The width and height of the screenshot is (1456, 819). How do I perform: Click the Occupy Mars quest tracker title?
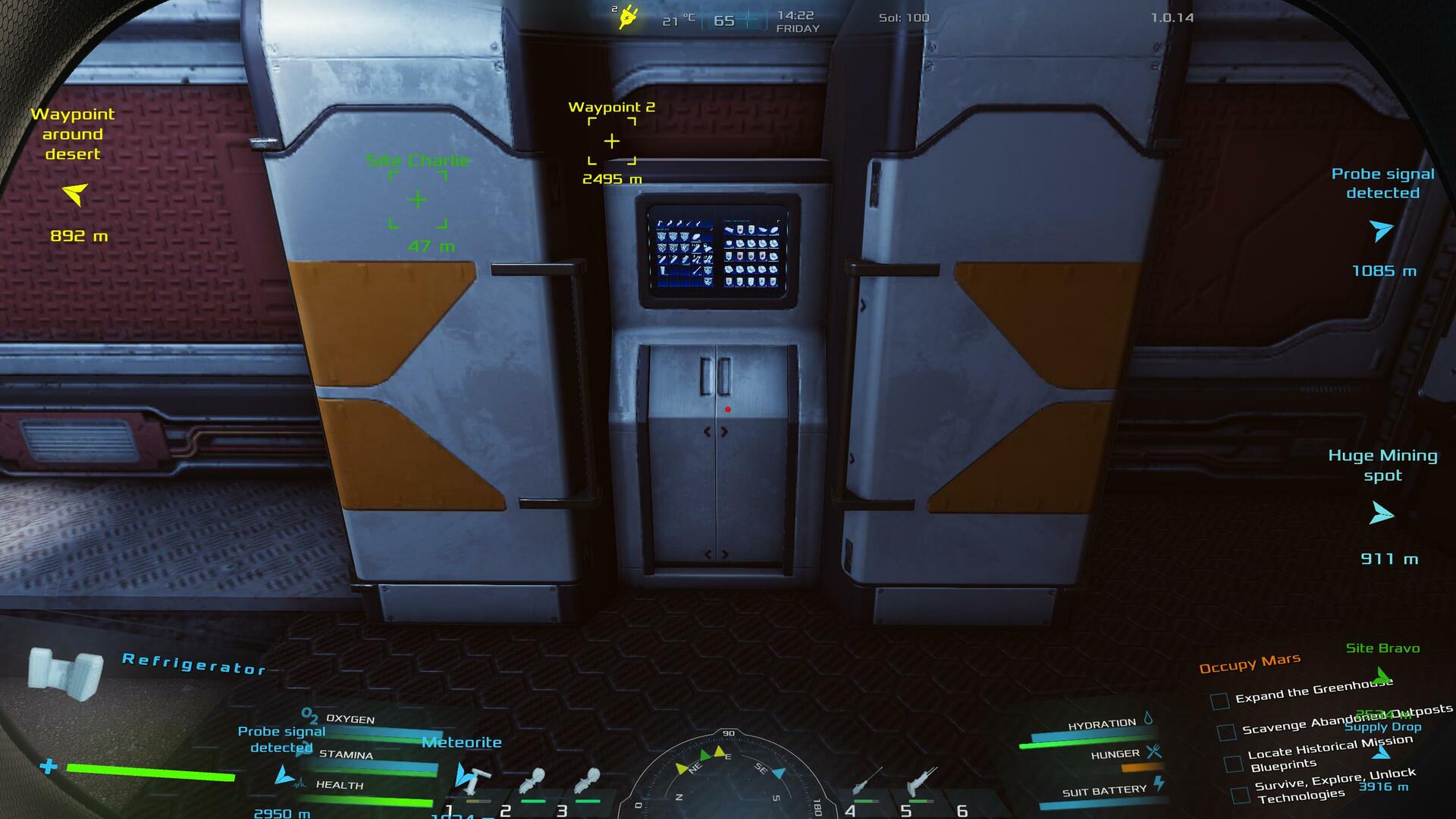pos(1249,663)
